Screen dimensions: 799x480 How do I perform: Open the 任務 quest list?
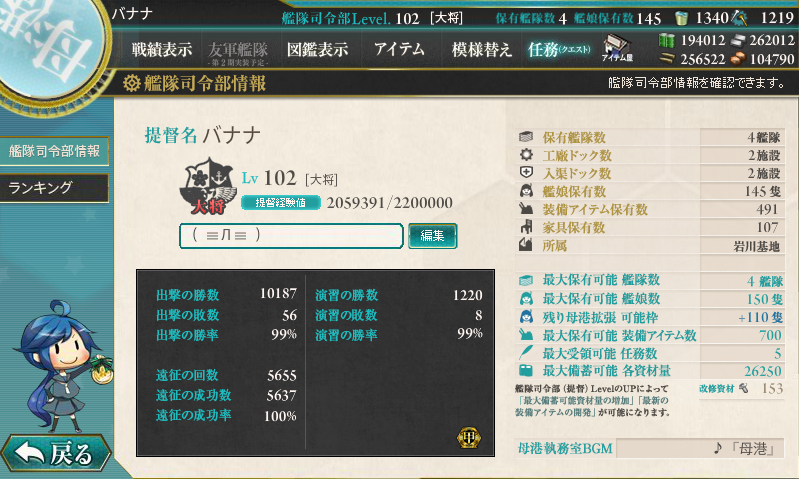click(560, 49)
